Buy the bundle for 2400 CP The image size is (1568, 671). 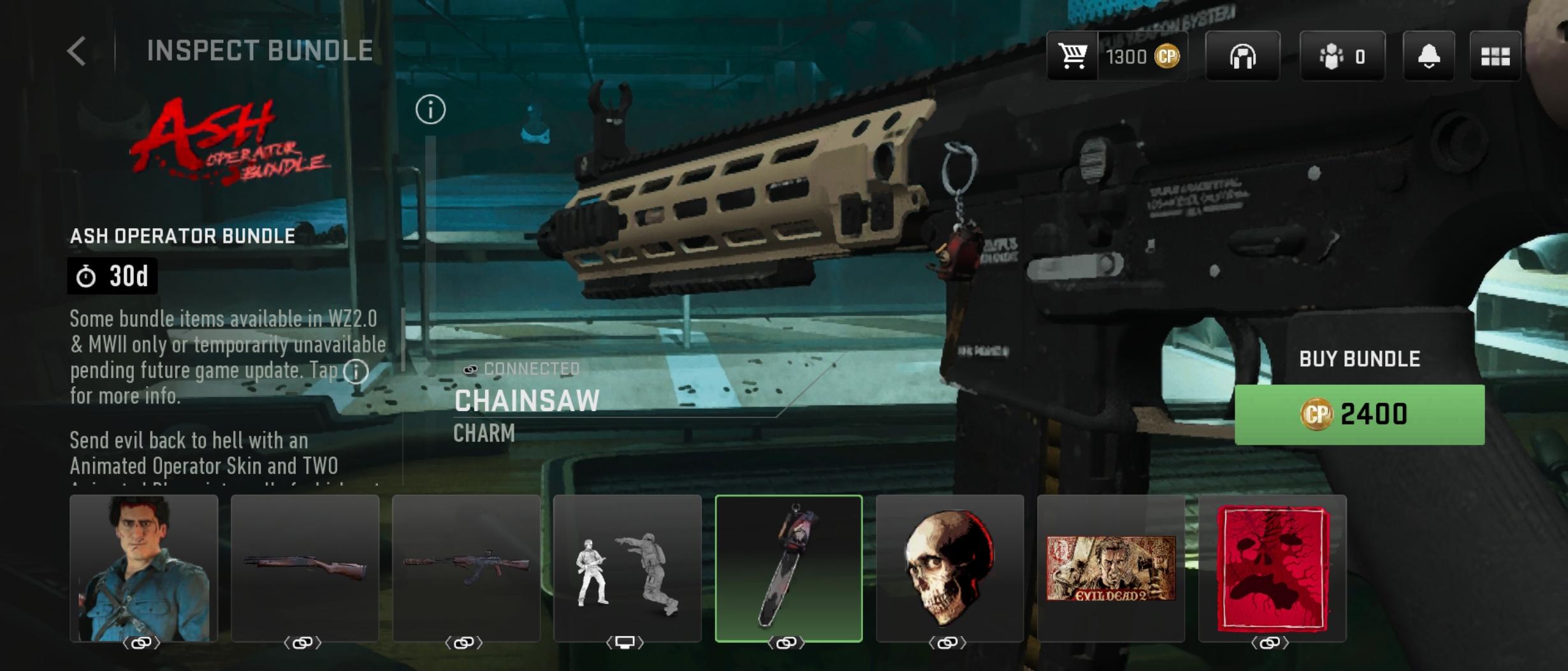(1359, 414)
